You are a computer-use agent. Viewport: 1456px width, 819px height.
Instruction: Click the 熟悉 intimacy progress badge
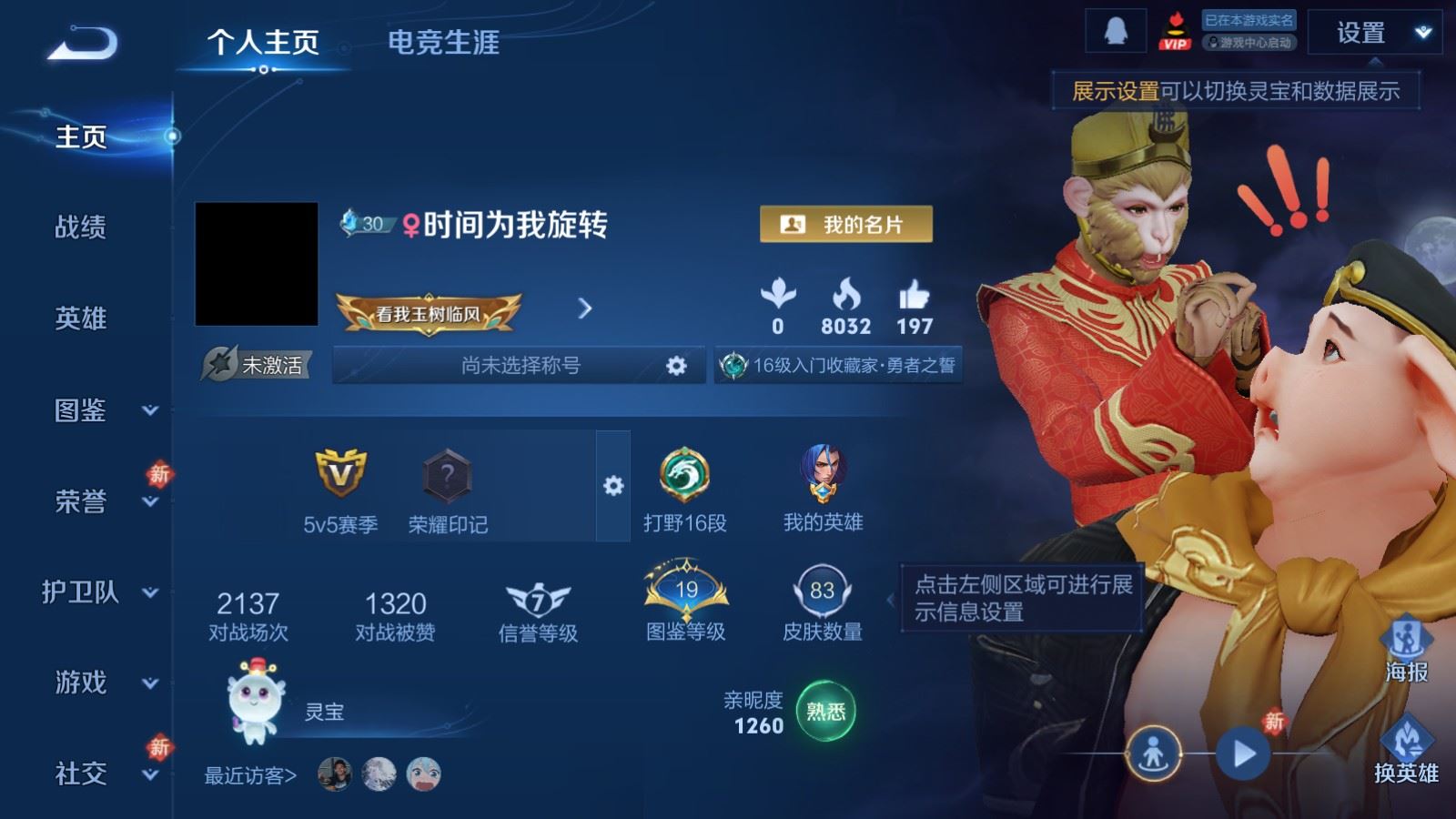click(826, 710)
